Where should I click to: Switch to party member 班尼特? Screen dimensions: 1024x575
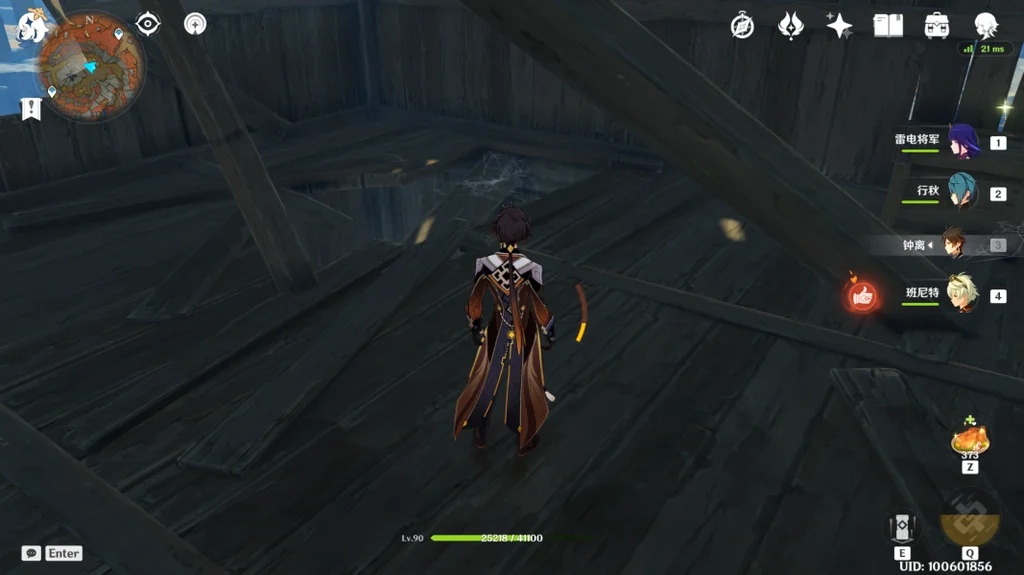tap(962, 294)
